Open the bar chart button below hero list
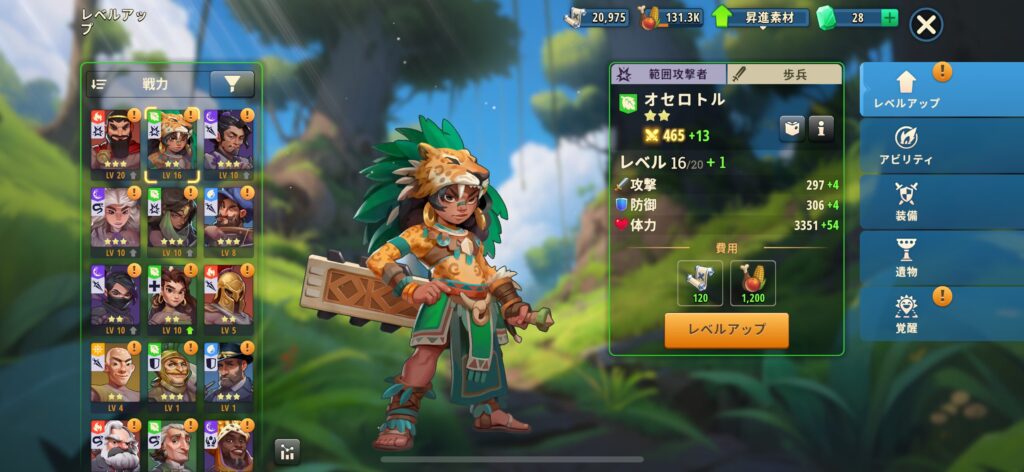Viewport: 1024px width, 472px height. (286, 451)
